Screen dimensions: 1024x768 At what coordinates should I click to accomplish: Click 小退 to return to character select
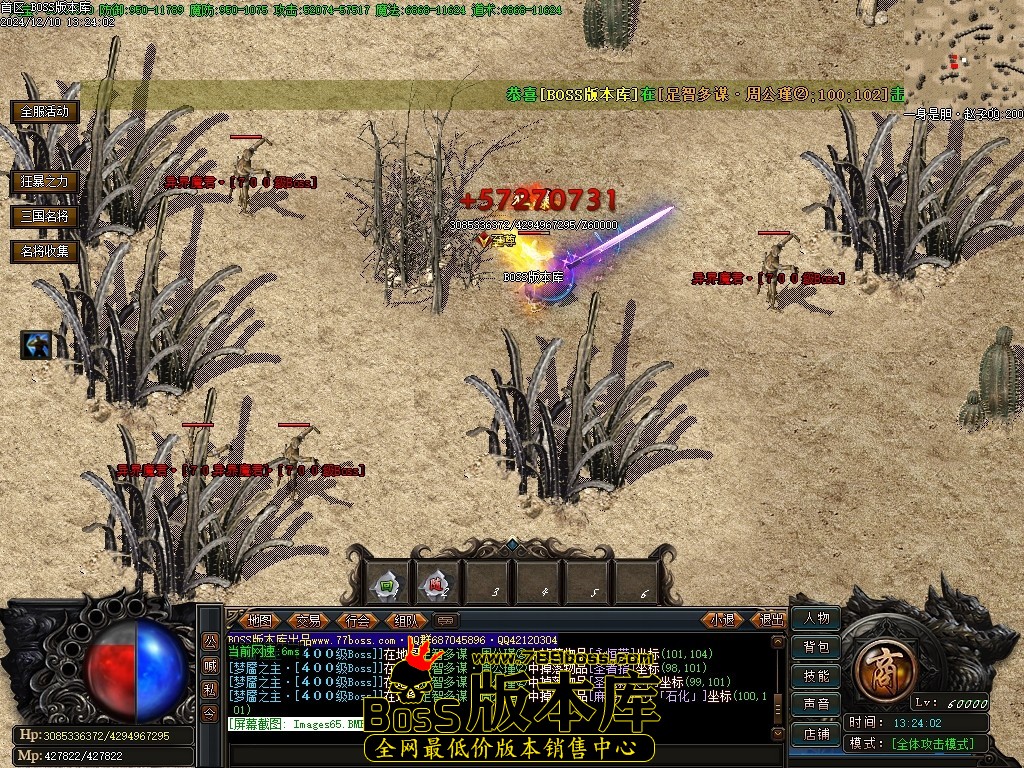723,620
